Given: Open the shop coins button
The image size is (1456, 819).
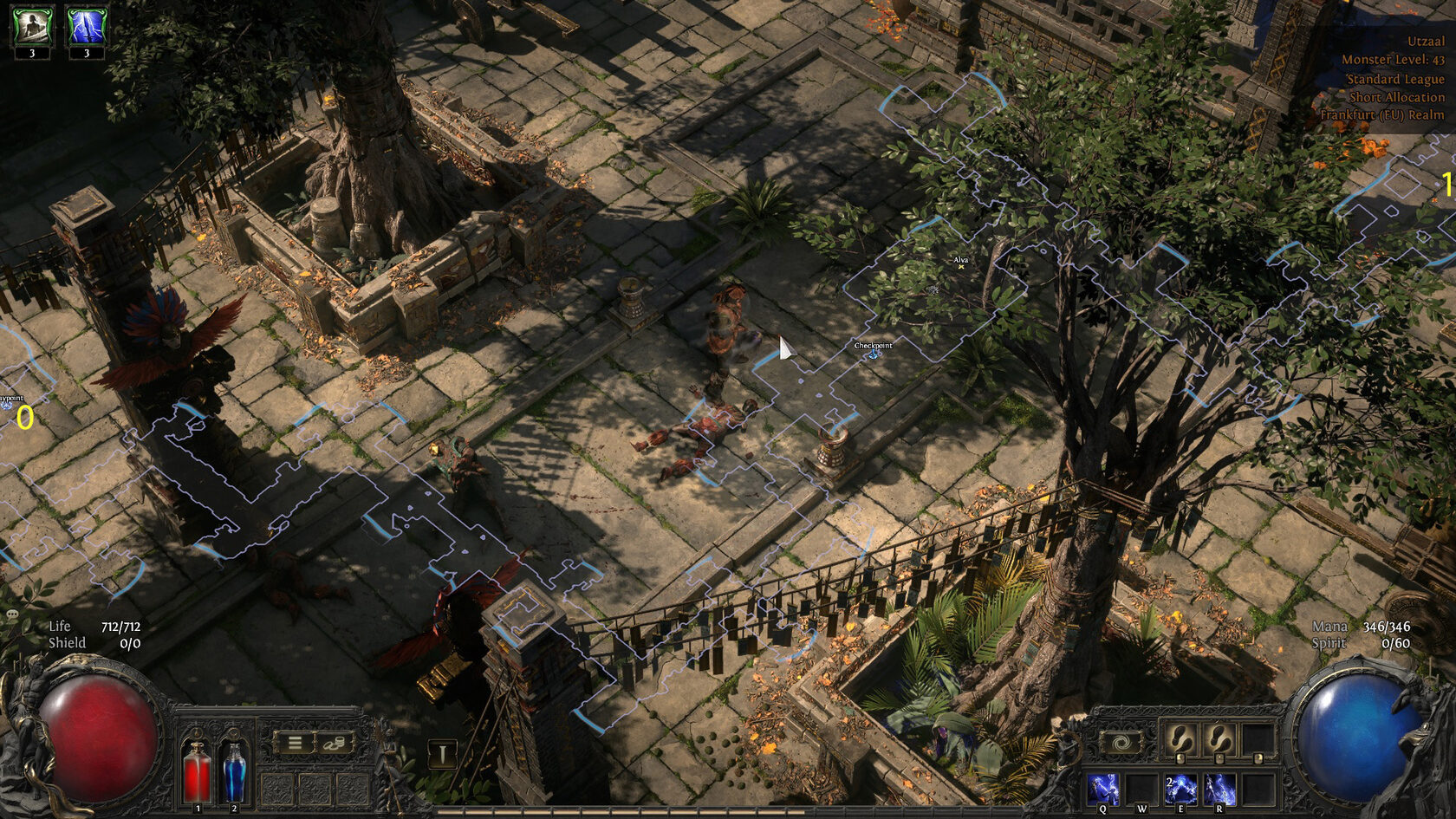Looking at the screenshot, I should pyautogui.click(x=335, y=743).
